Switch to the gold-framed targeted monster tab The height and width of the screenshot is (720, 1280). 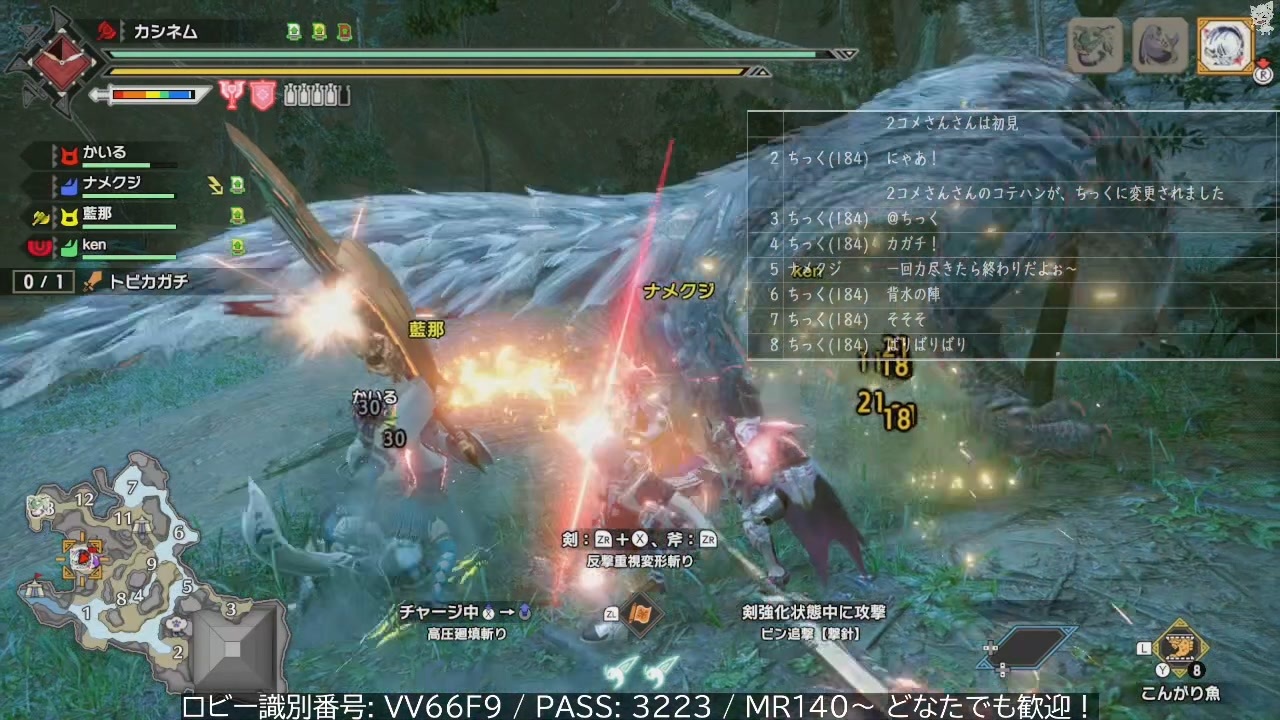point(1225,45)
